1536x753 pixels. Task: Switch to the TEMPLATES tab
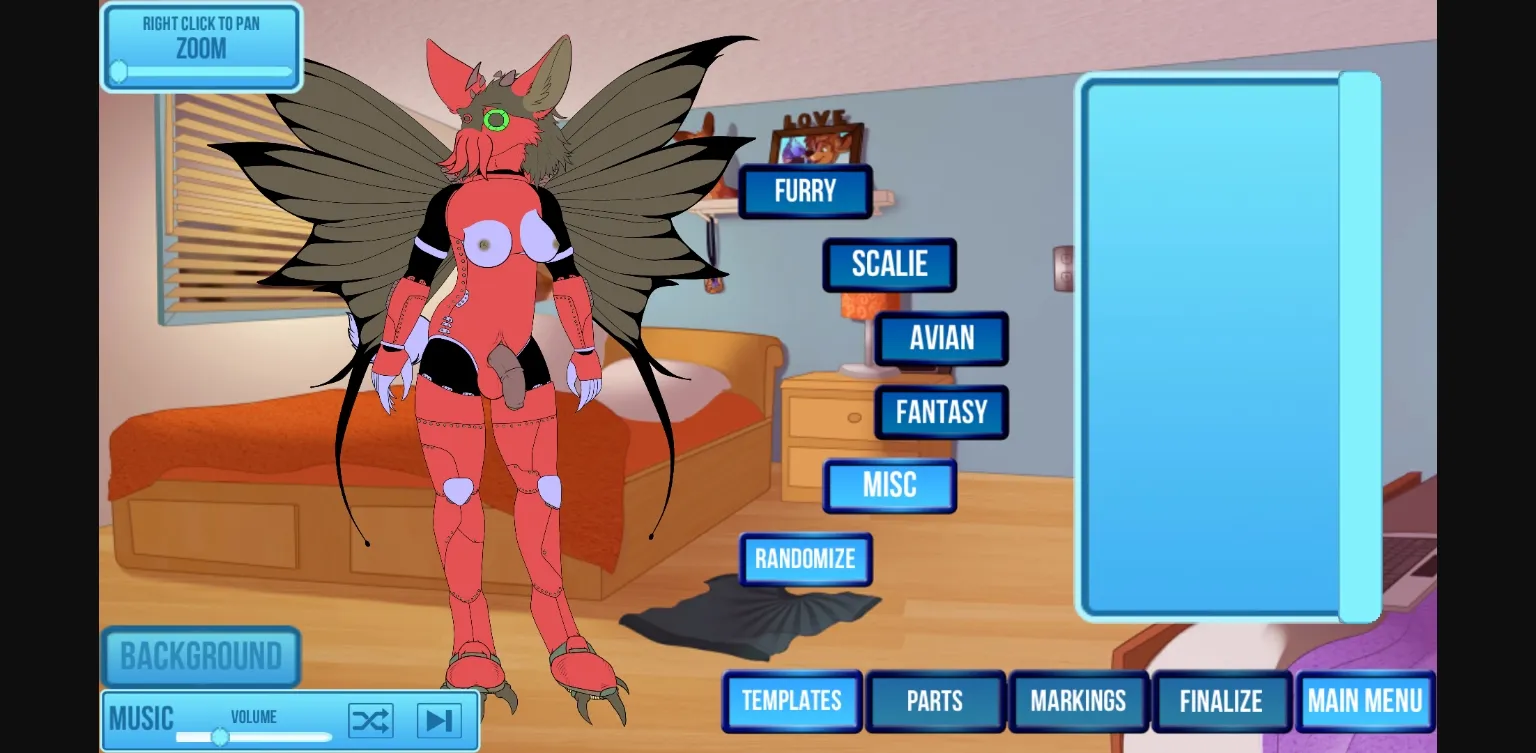791,701
